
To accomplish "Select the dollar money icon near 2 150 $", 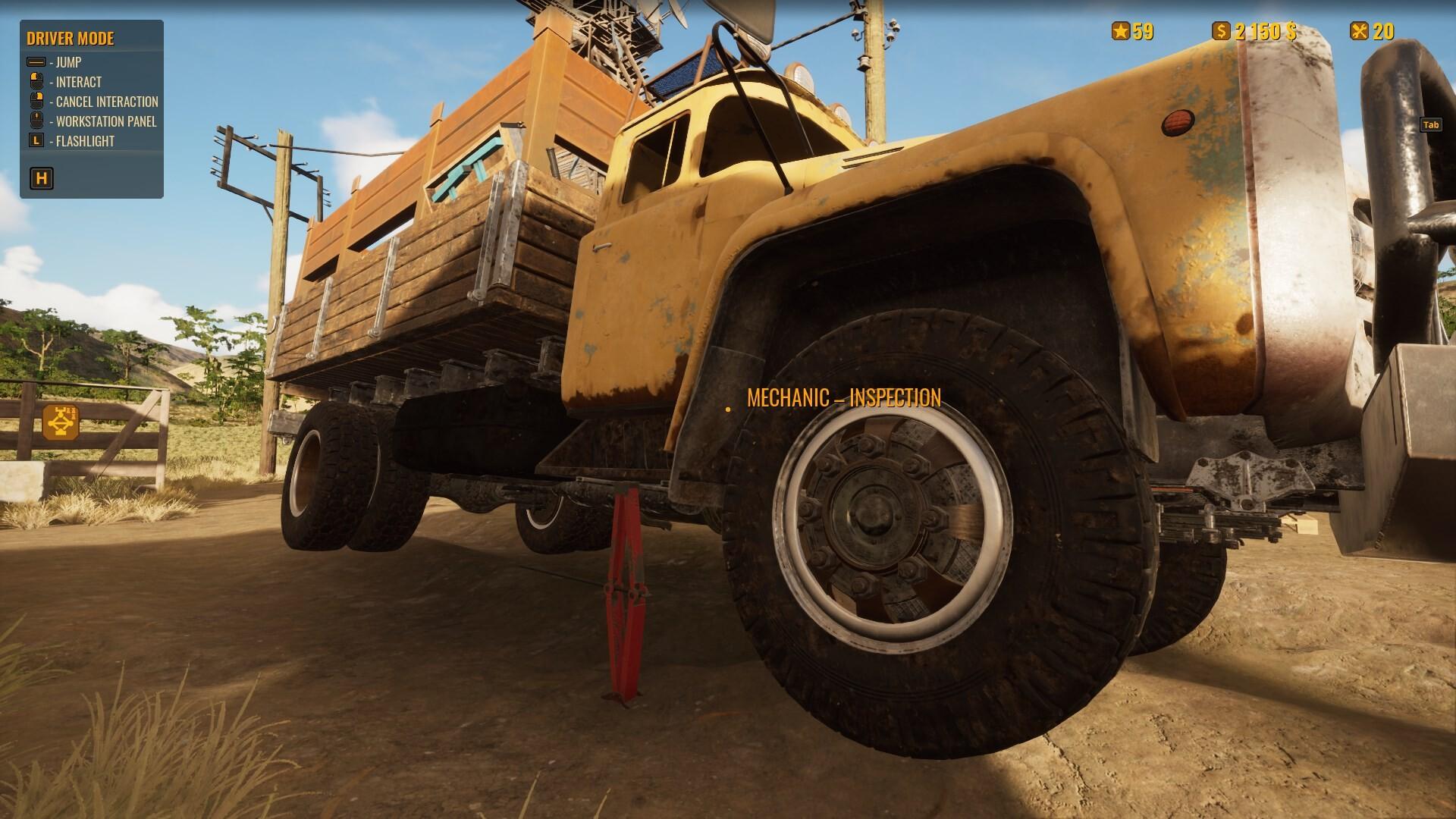I will 1221,32.
